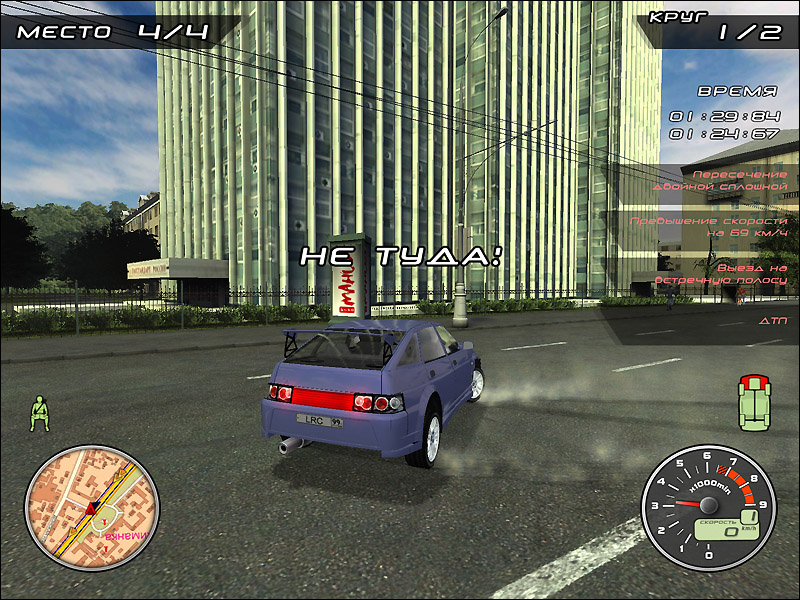The height and width of the screenshot is (600, 800).
Task: Select the red player marker on minimap
Action: tap(90, 510)
